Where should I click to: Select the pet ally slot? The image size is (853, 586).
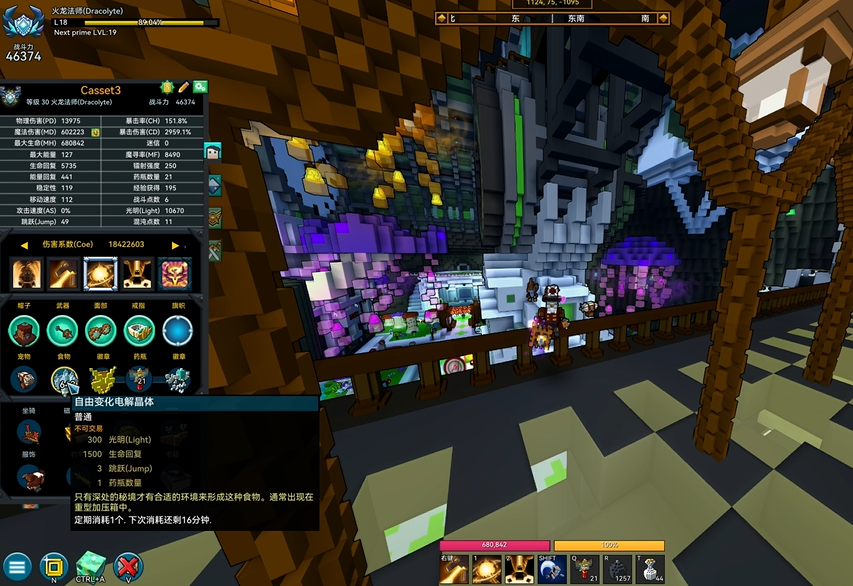24,379
